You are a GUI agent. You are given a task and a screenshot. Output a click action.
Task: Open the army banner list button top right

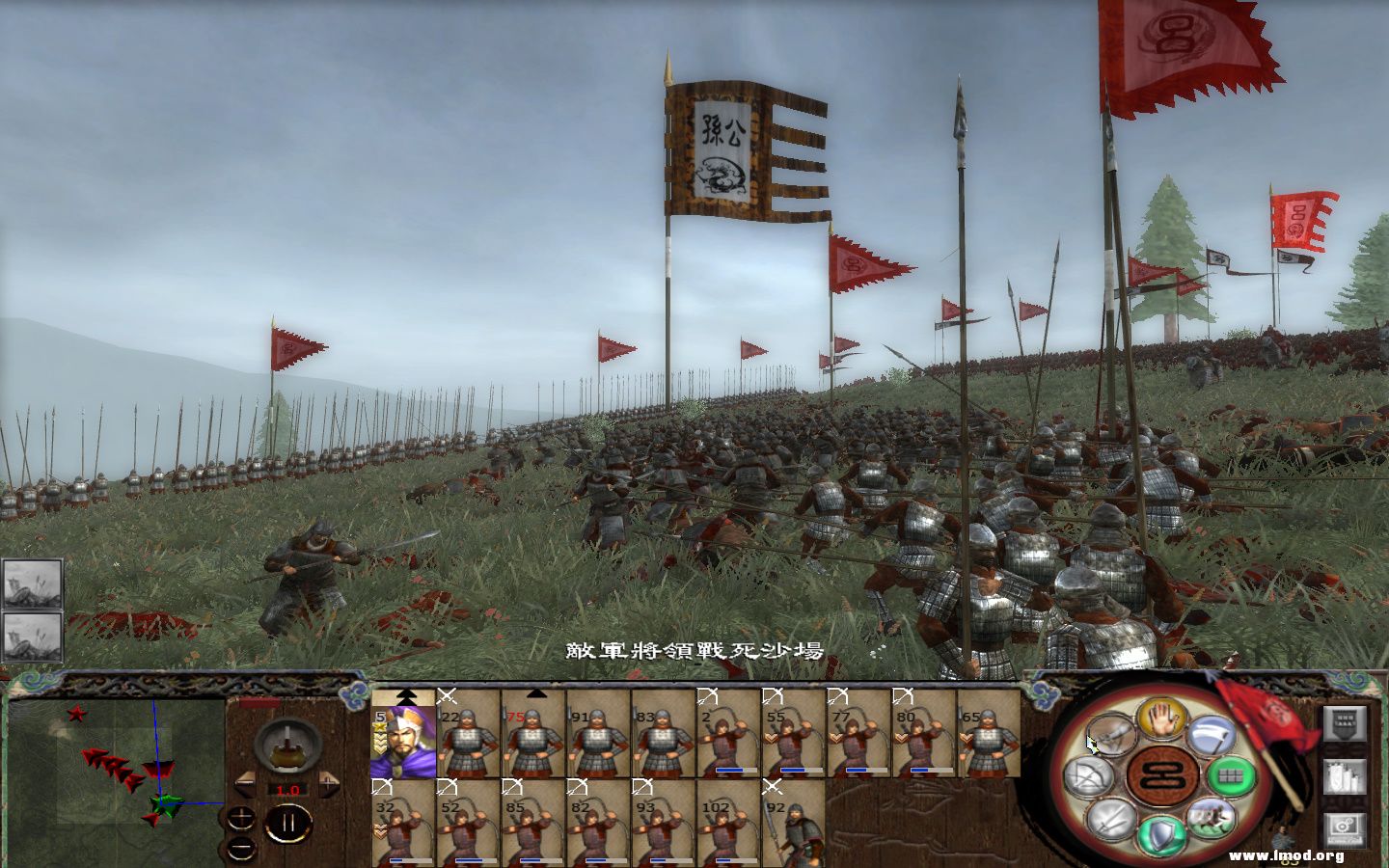1345,723
